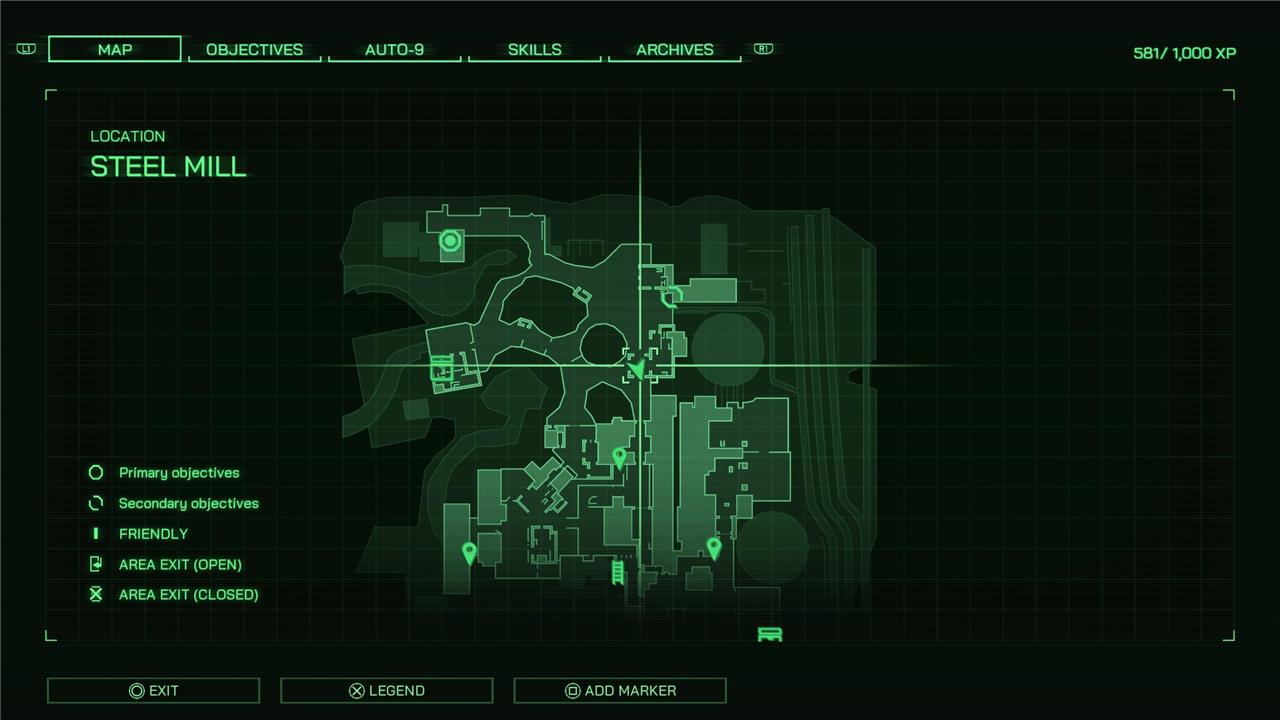Toggle the map Legend
Image resolution: width=1280 pixels, height=720 pixels.
click(386, 690)
